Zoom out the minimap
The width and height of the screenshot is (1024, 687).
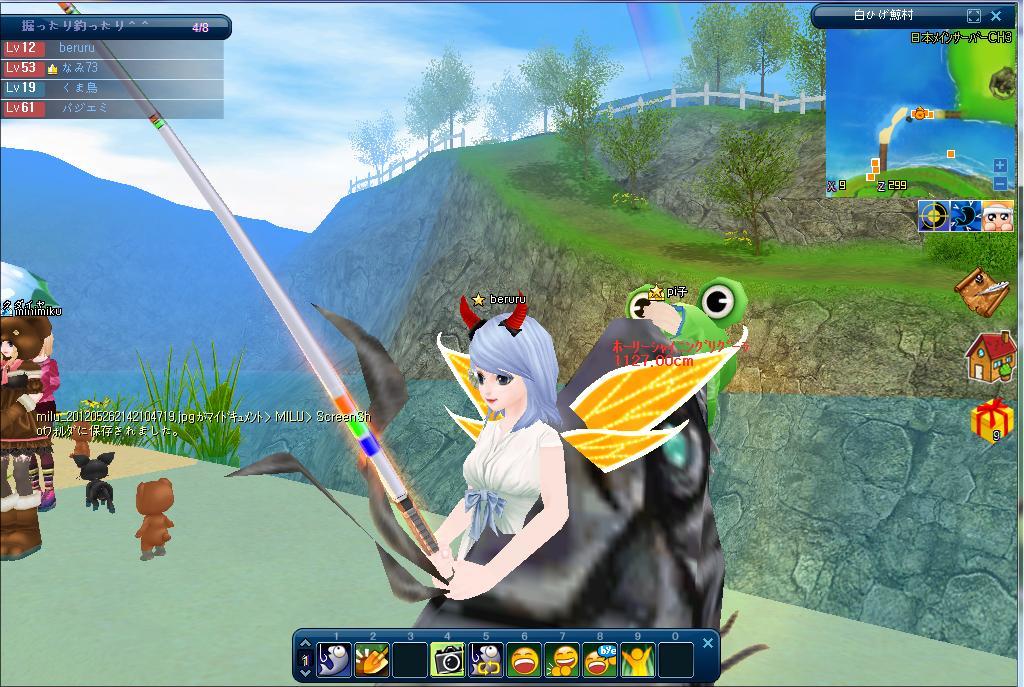click(x=1000, y=184)
